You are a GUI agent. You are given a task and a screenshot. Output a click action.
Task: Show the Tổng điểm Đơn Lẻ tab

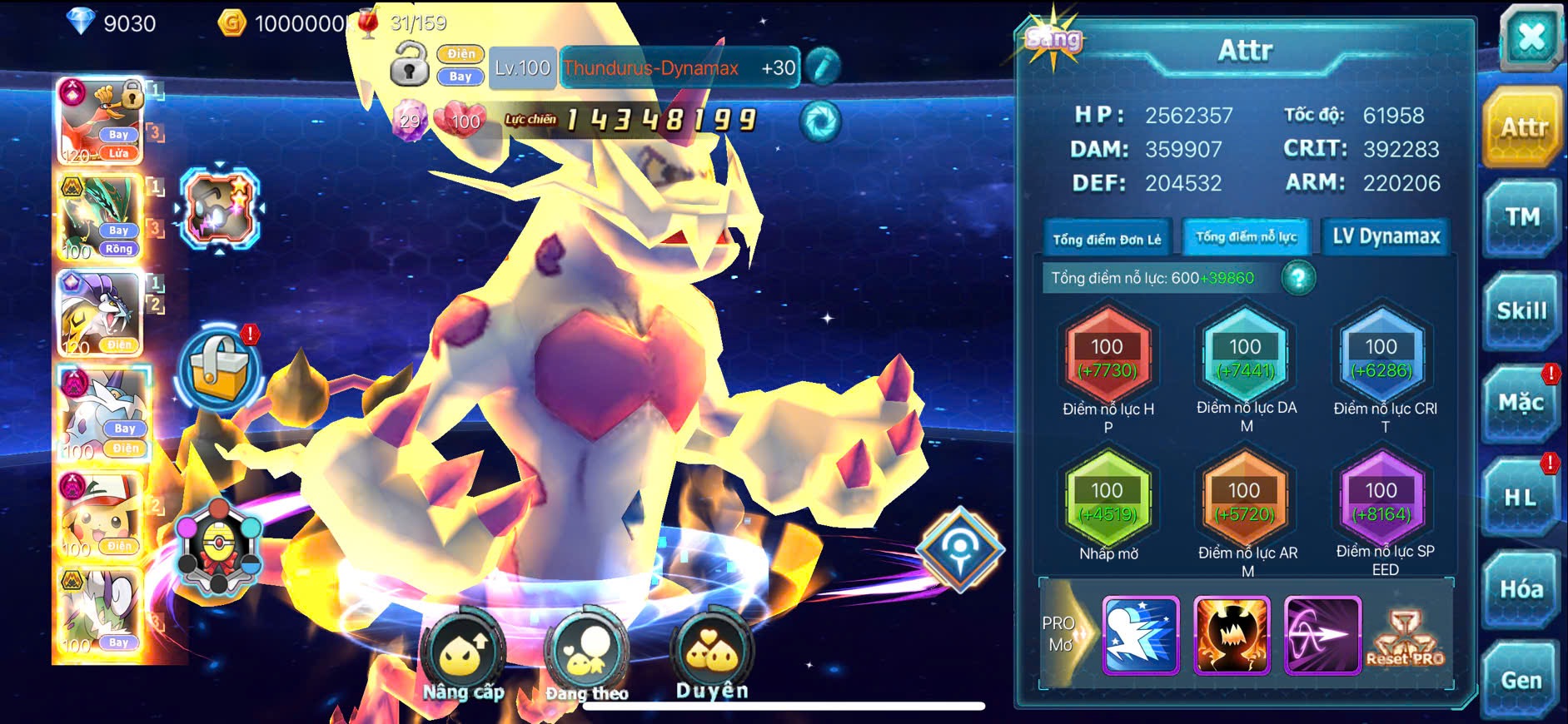[1107, 239]
